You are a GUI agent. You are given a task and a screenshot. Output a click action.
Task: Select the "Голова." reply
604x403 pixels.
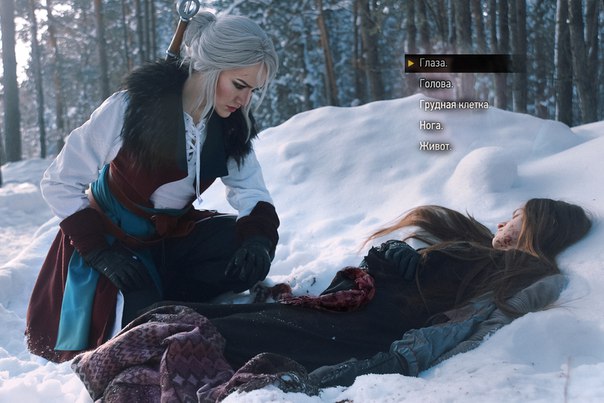436,84
